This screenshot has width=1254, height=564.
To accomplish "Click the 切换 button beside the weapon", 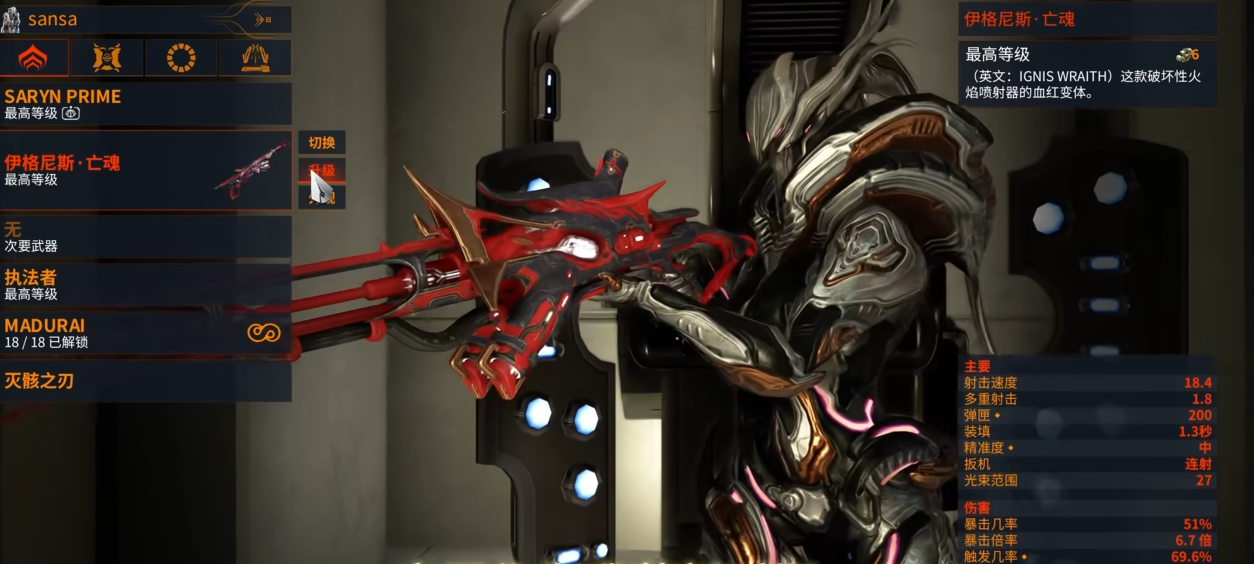I will pos(322,143).
